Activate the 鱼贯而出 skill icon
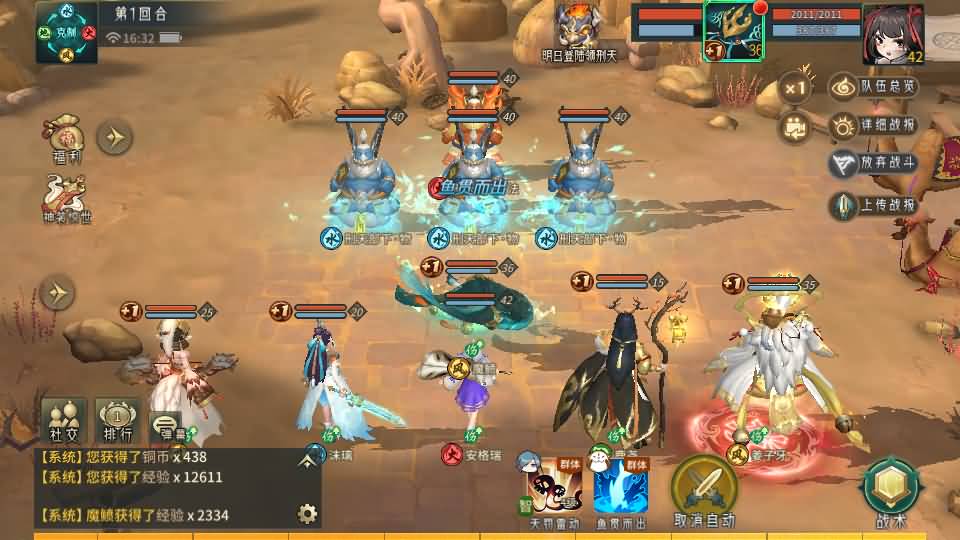The image size is (960, 540). (620, 490)
